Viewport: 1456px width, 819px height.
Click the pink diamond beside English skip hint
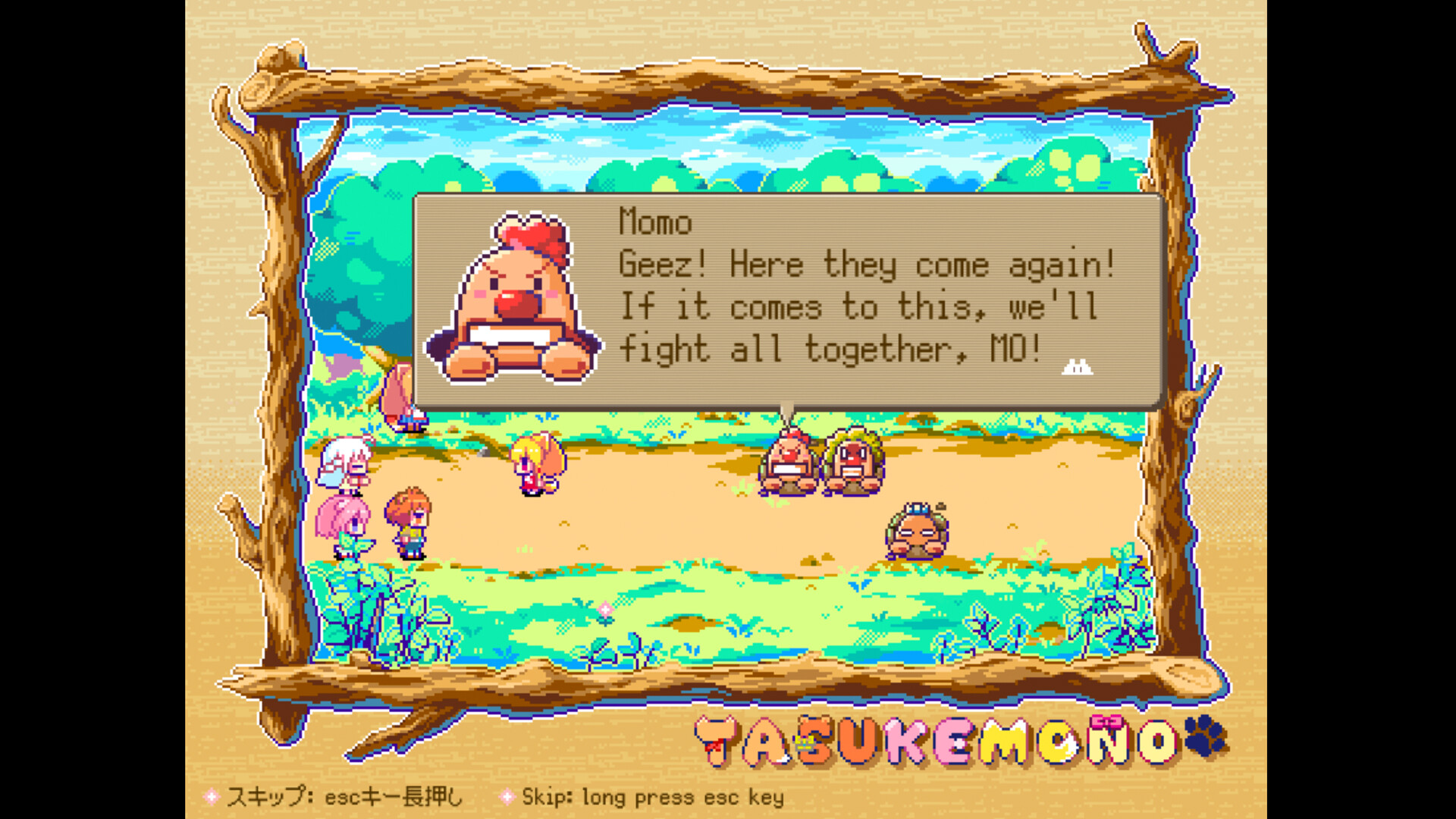click(507, 797)
